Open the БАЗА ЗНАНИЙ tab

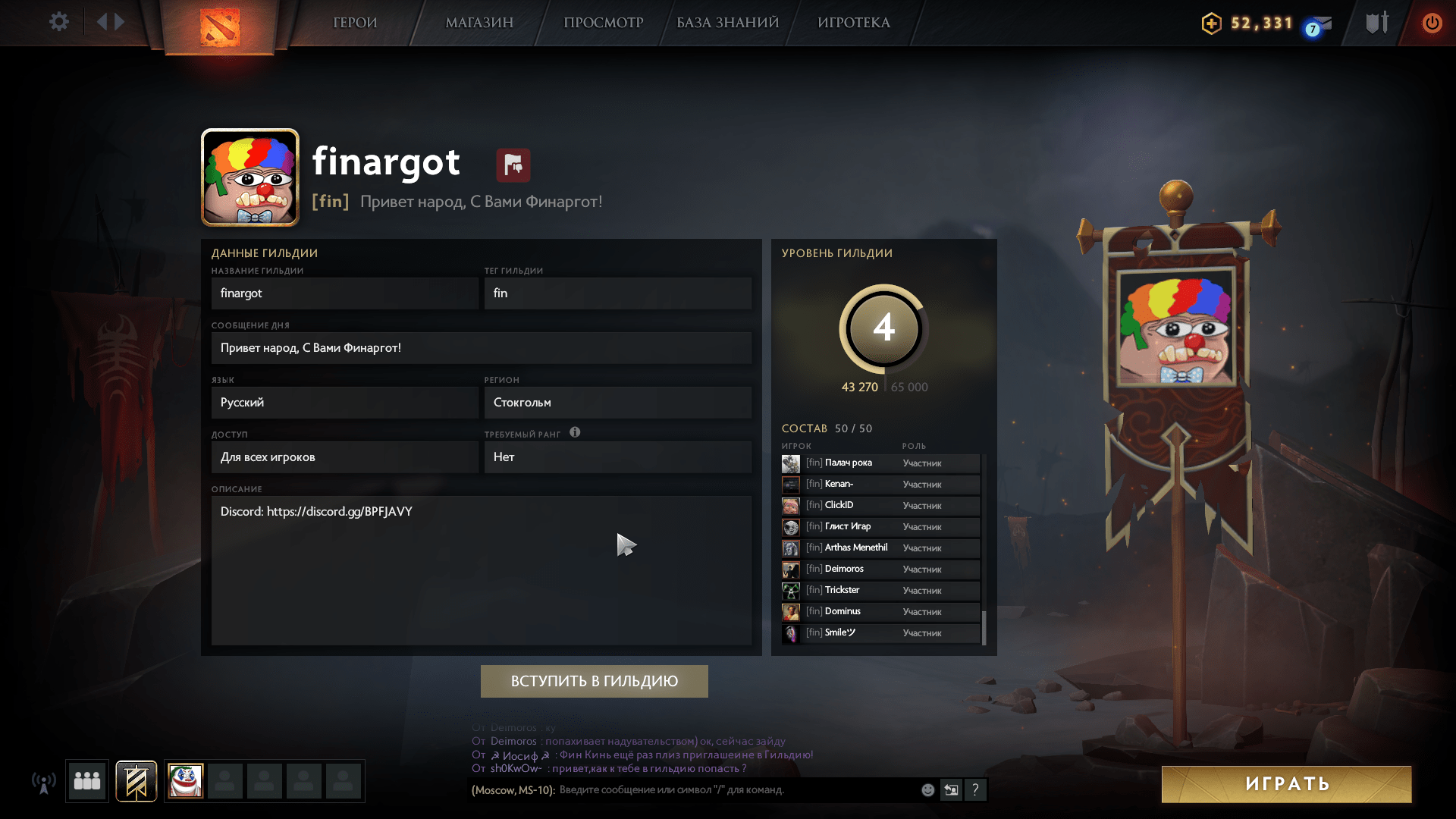(727, 23)
